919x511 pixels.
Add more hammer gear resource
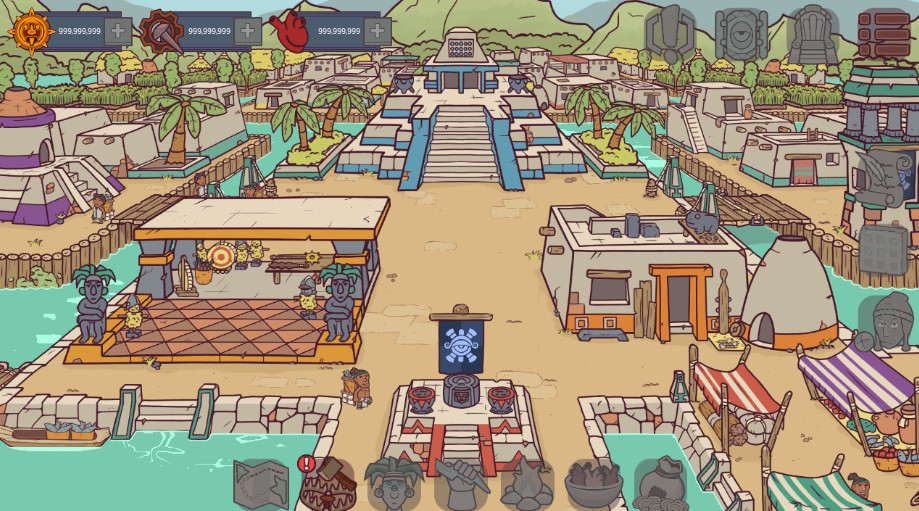[x=248, y=31]
